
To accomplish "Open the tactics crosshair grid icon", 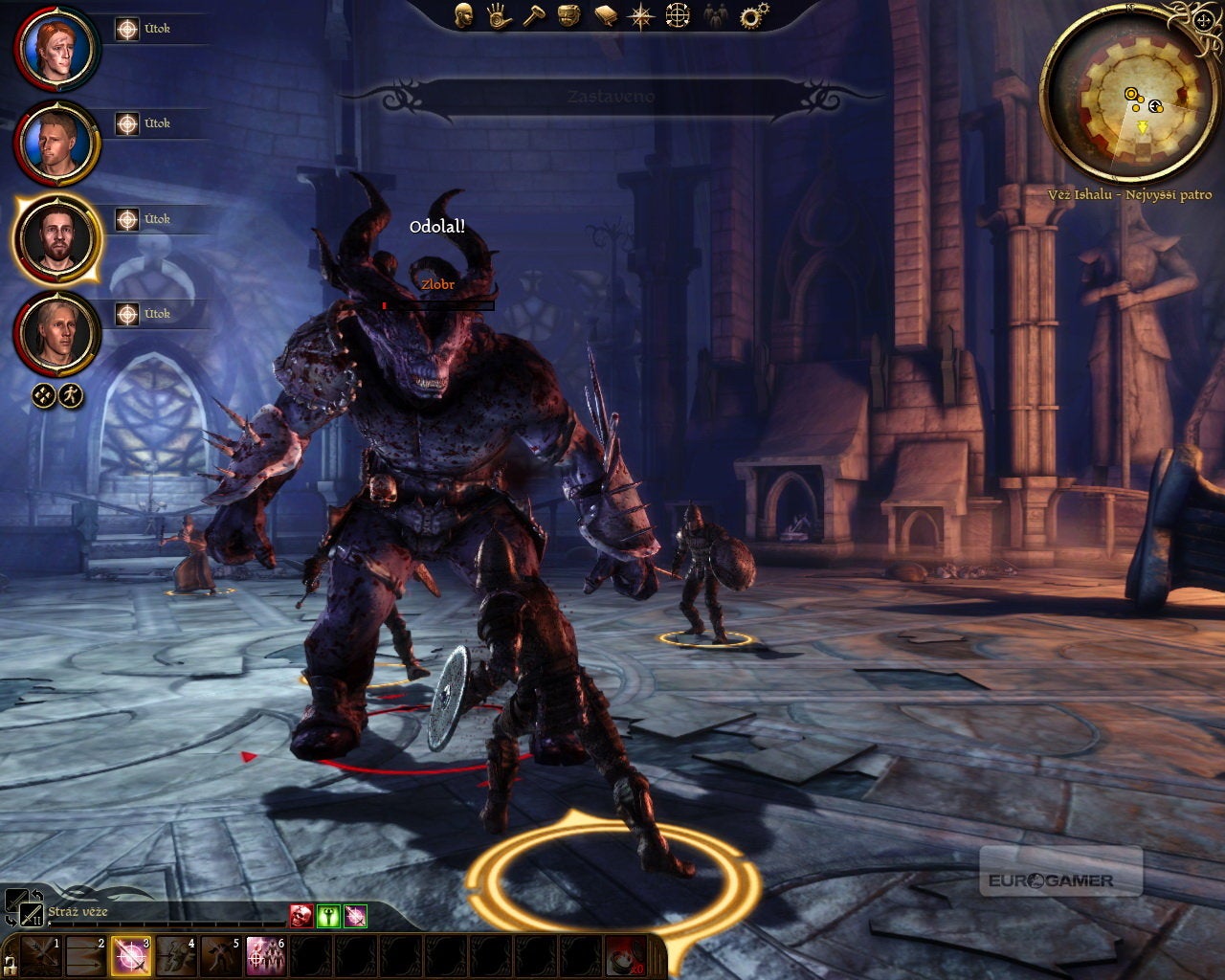I will [x=678, y=15].
